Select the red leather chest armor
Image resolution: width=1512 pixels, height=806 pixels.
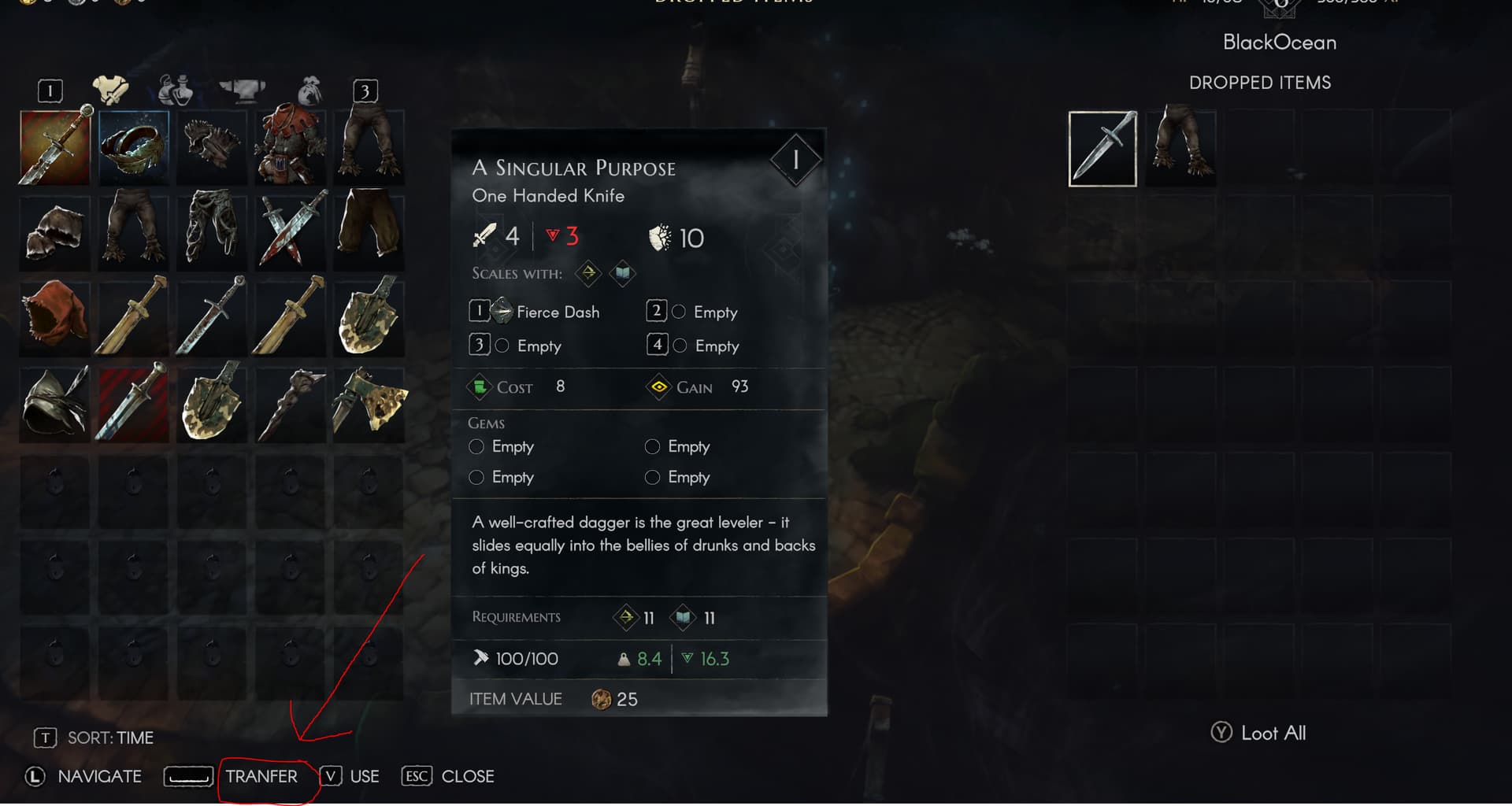291,147
